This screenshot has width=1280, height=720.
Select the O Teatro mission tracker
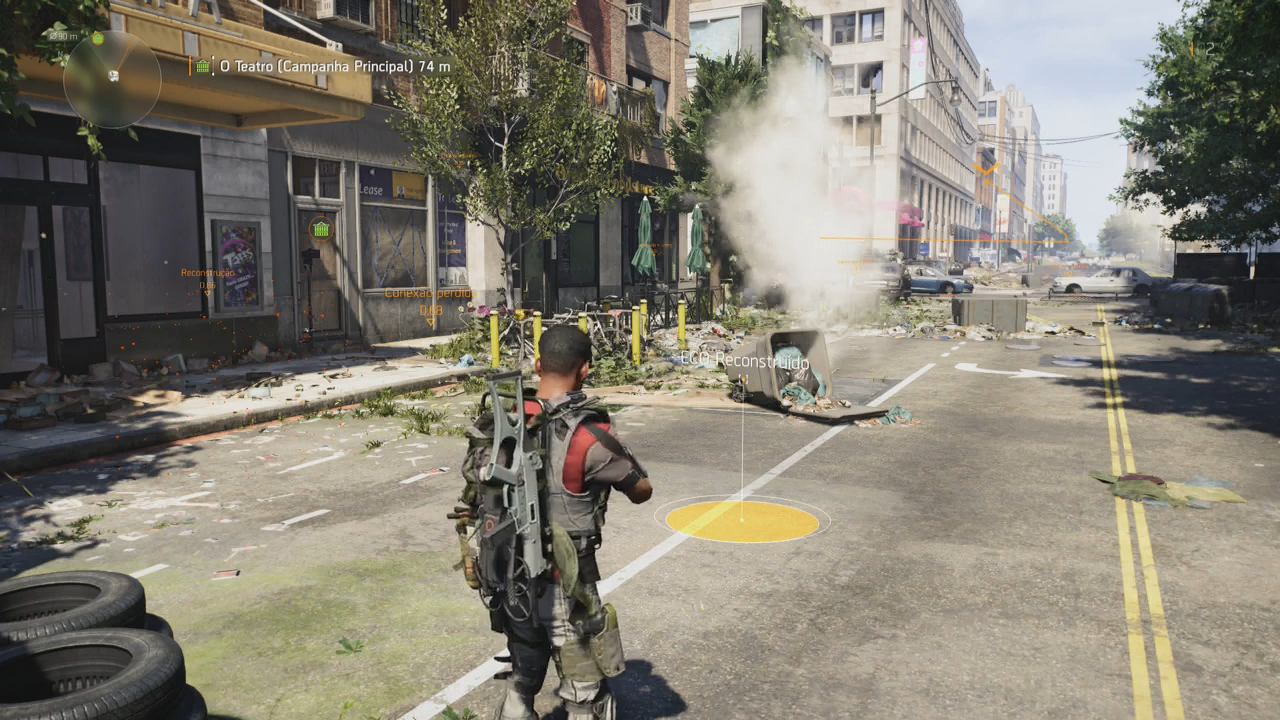coord(323,66)
